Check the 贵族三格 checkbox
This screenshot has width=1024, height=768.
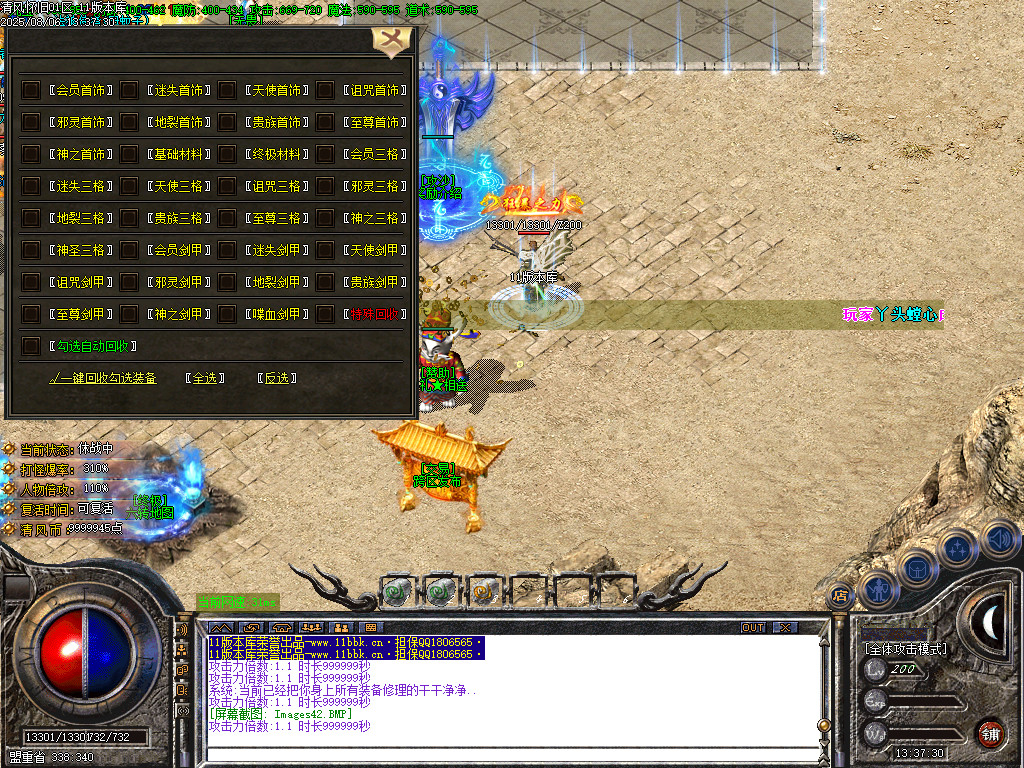[x=129, y=218]
